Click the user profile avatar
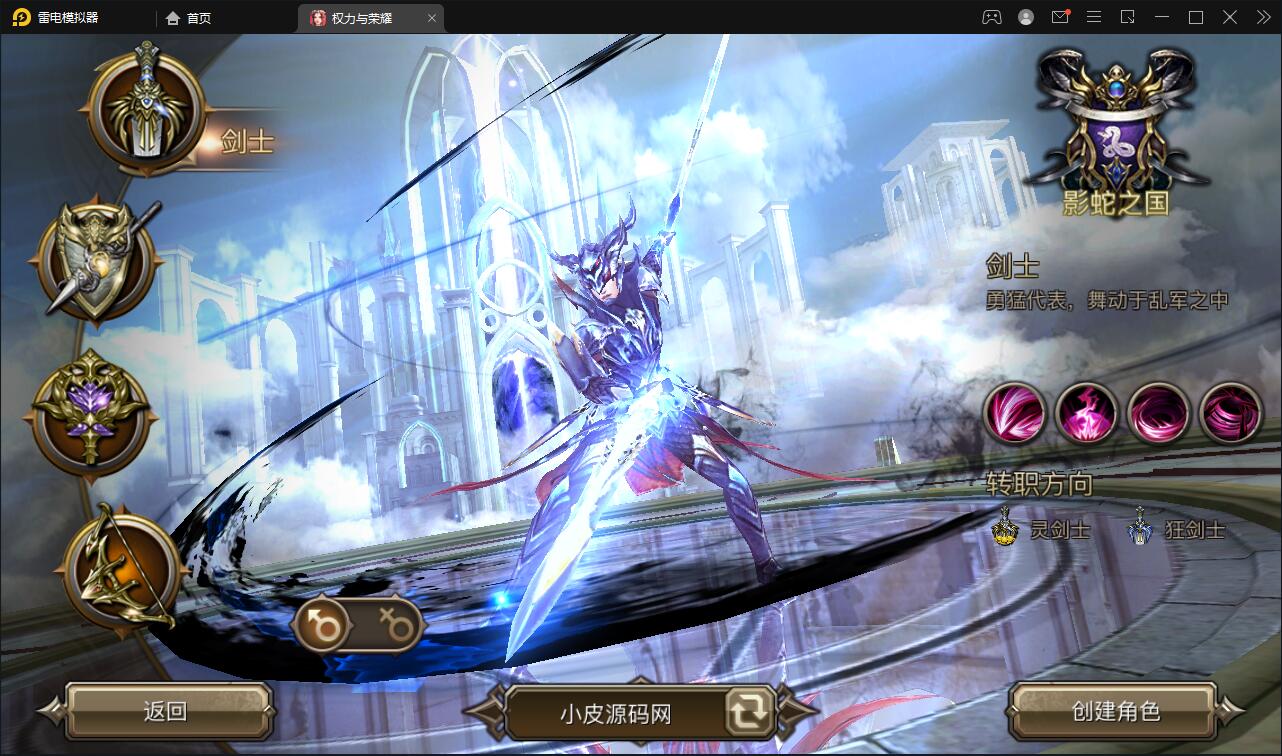The width and height of the screenshot is (1282, 756). 1024,17
